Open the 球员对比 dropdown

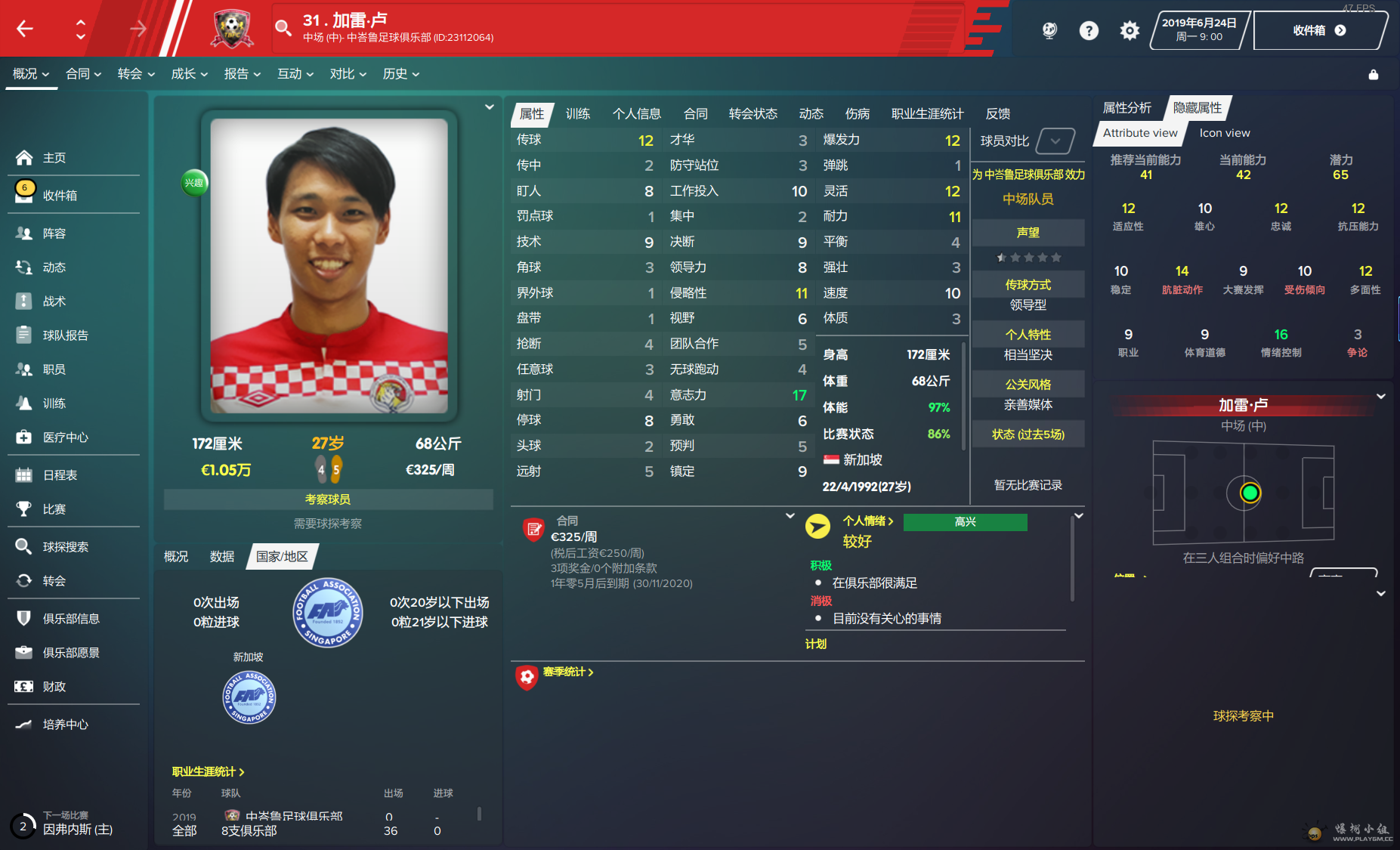point(1055,141)
